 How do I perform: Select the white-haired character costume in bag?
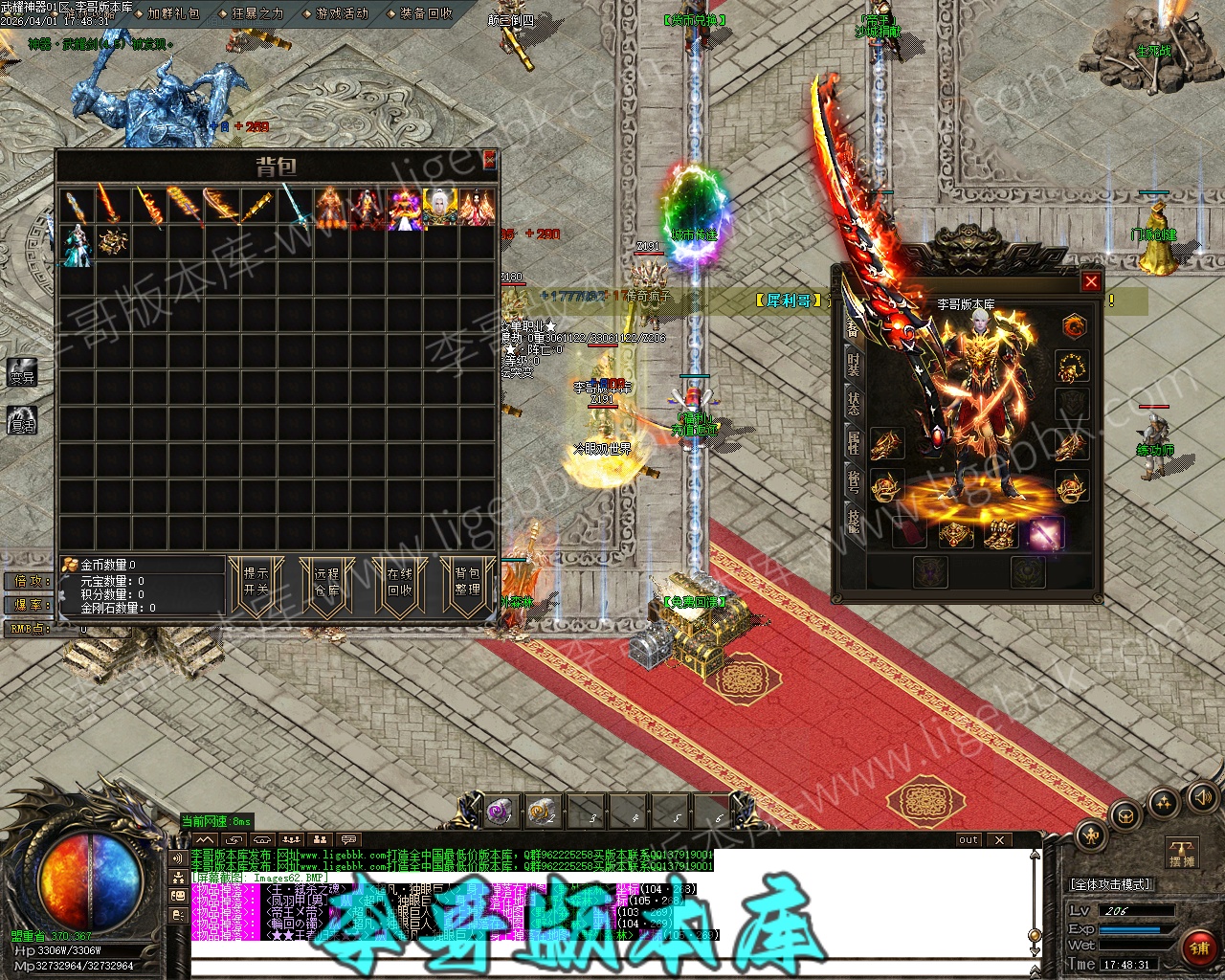tap(440, 208)
